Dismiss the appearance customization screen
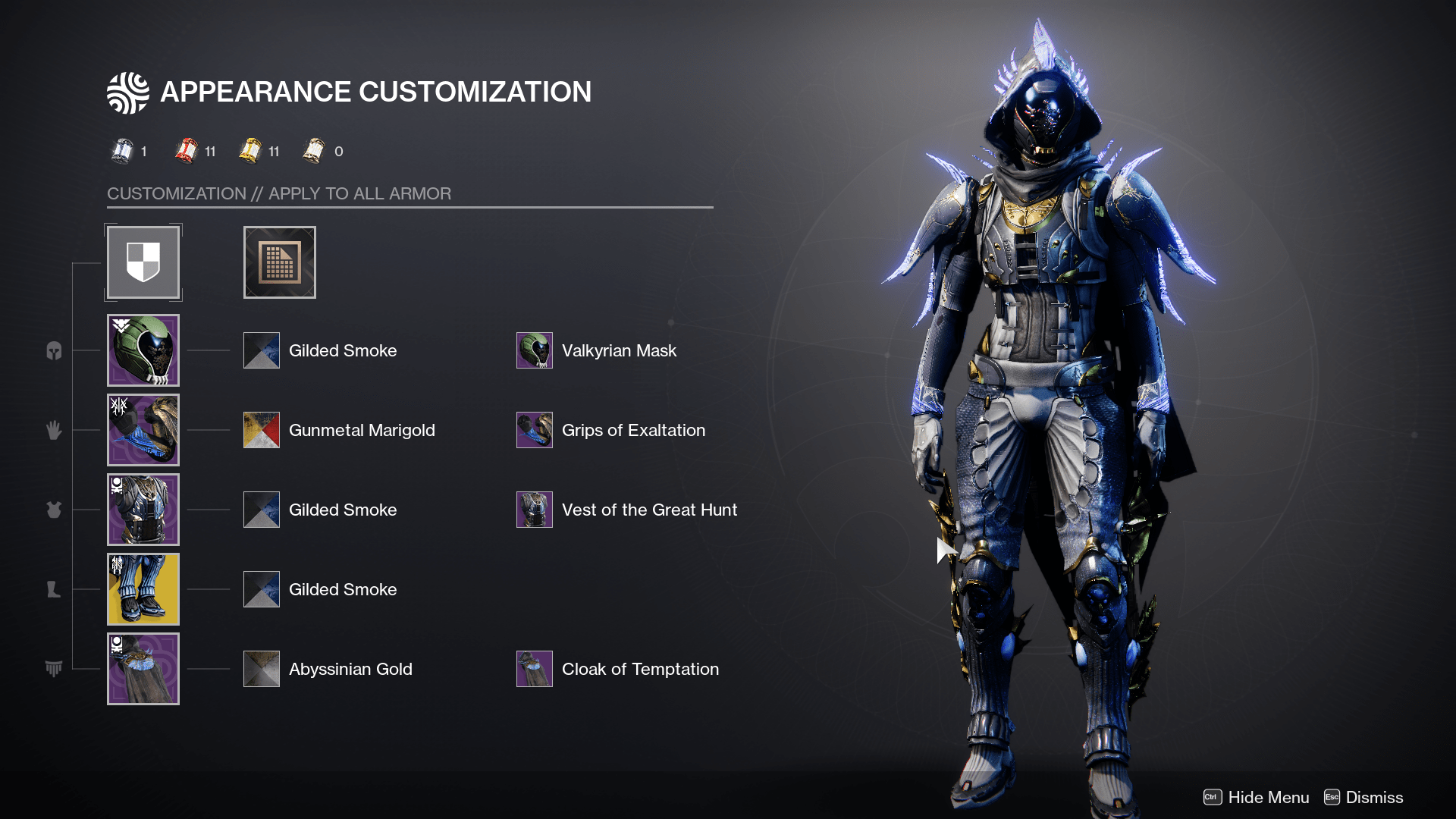Viewport: 1456px width, 819px height. 1363,797
